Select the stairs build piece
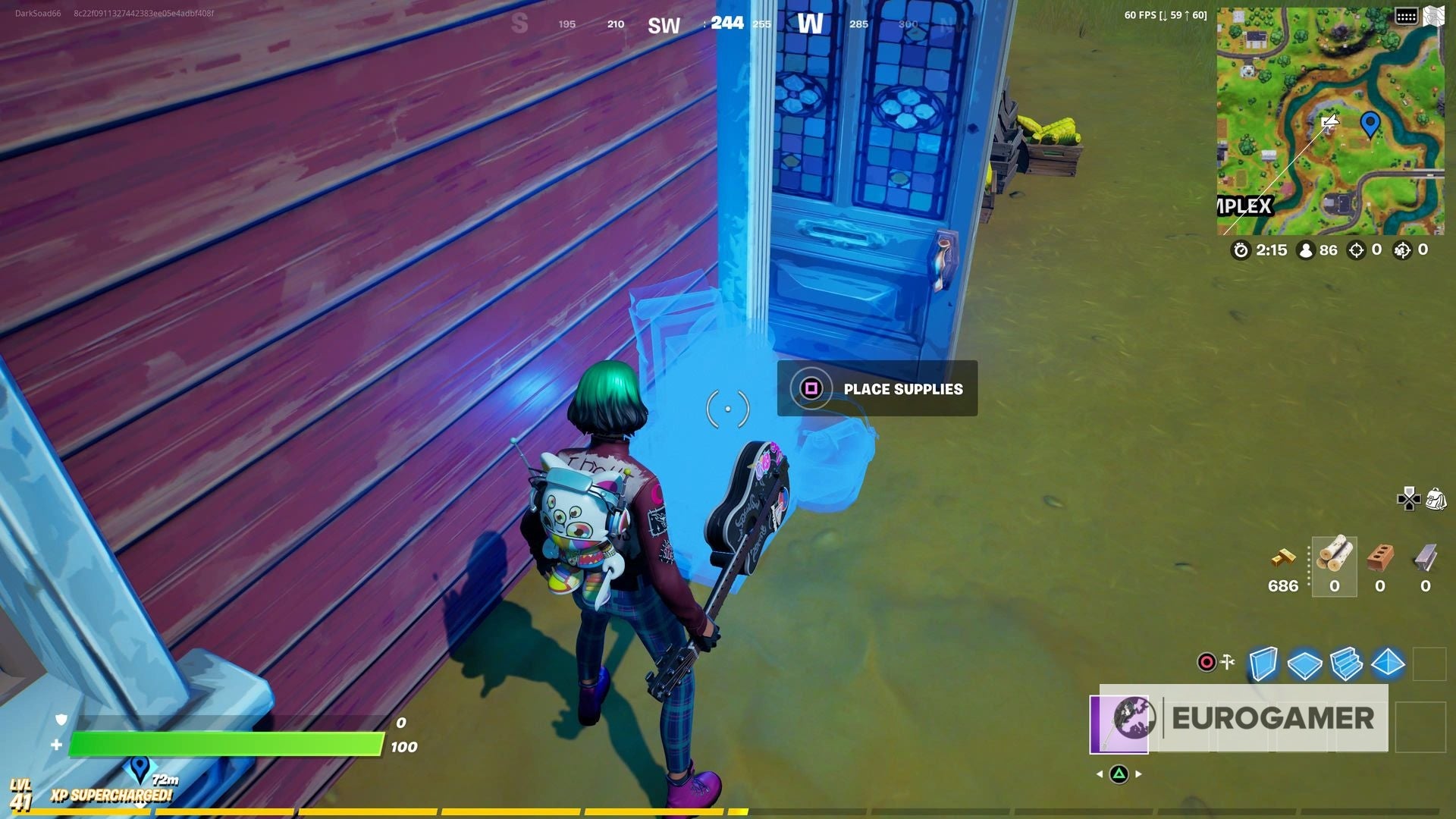The image size is (1456, 819). 1348,664
